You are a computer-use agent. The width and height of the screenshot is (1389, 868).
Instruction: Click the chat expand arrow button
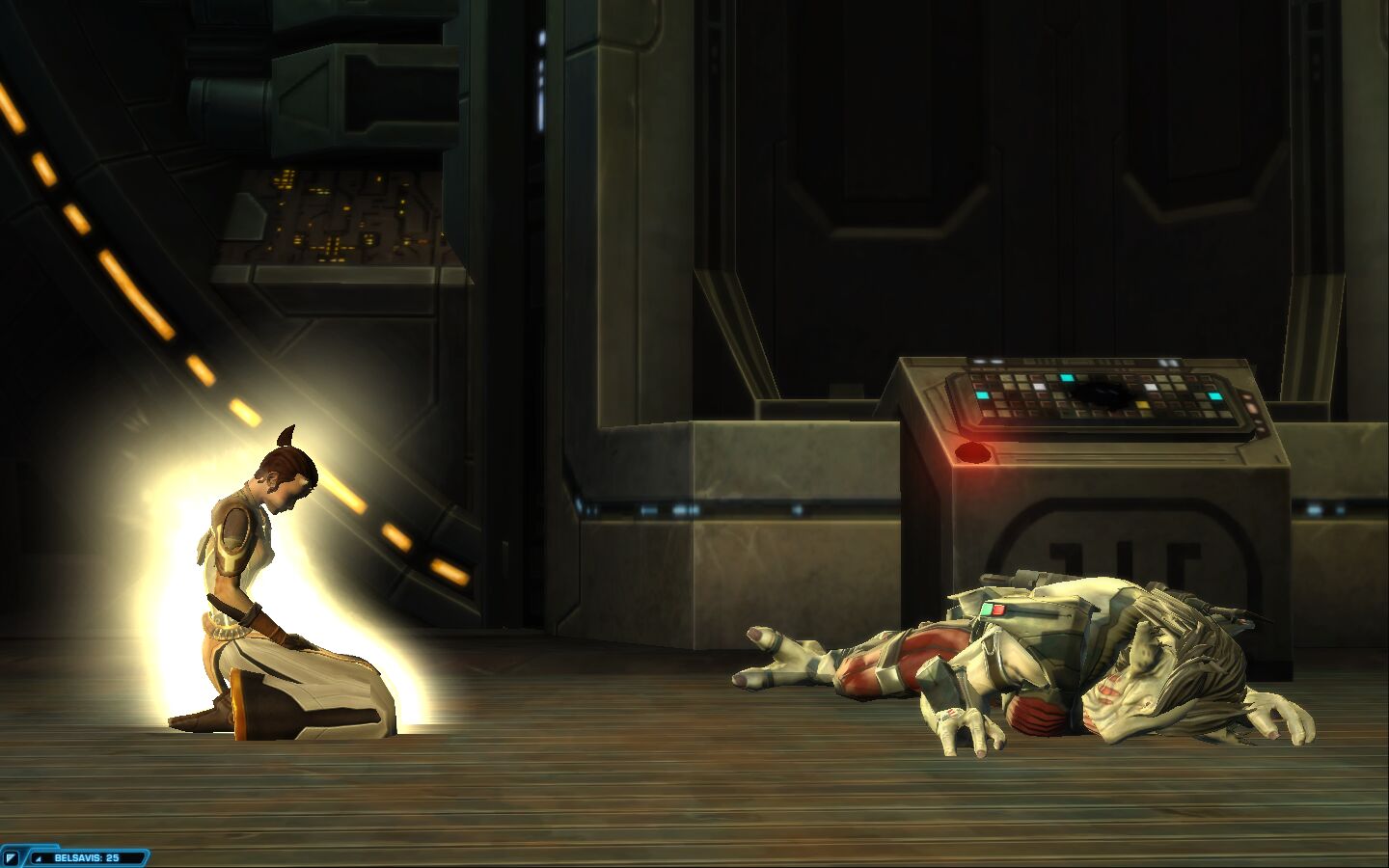pyautogui.click(x=13, y=857)
